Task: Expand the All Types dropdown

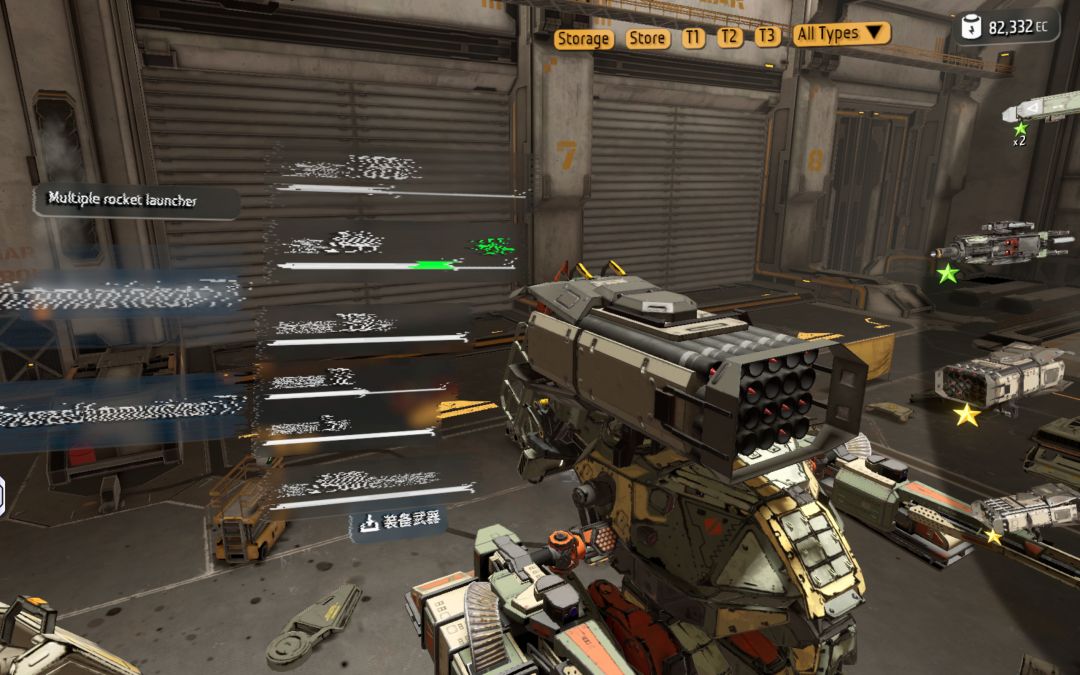Action: [x=841, y=33]
